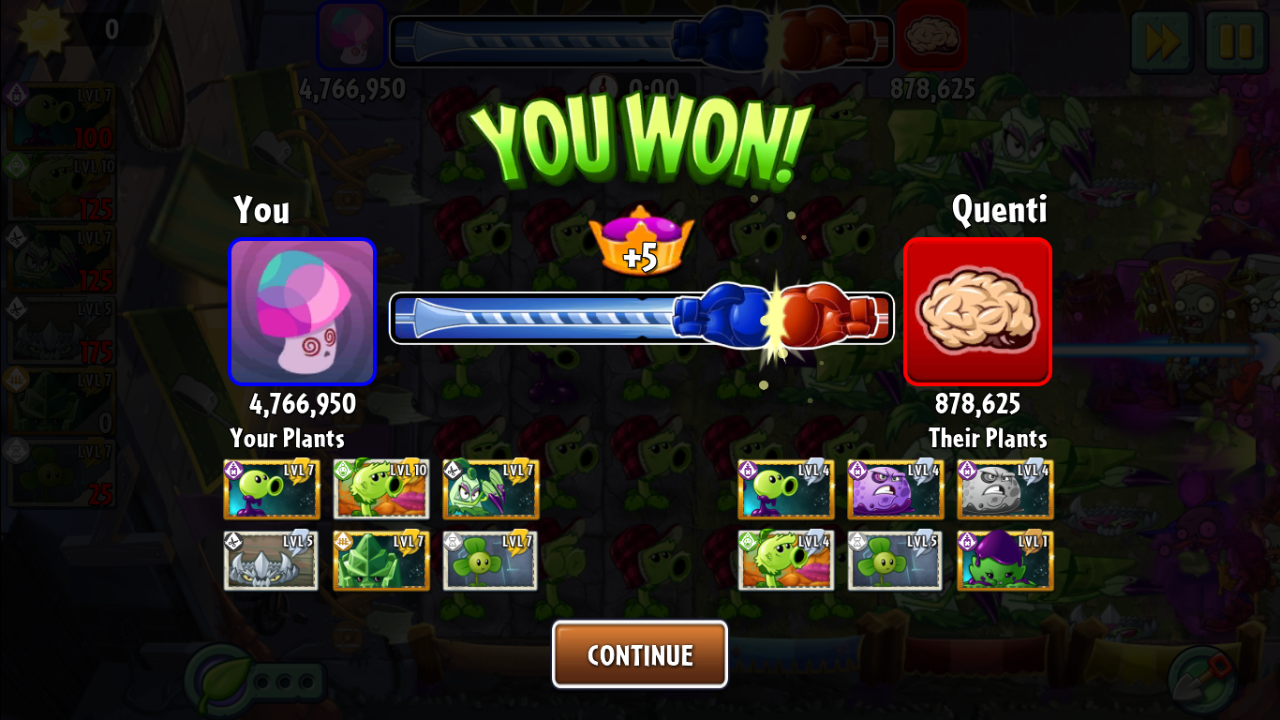
Task: Select Quenti's LVL 1 purple-capped plant card
Action: coord(1005,560)
